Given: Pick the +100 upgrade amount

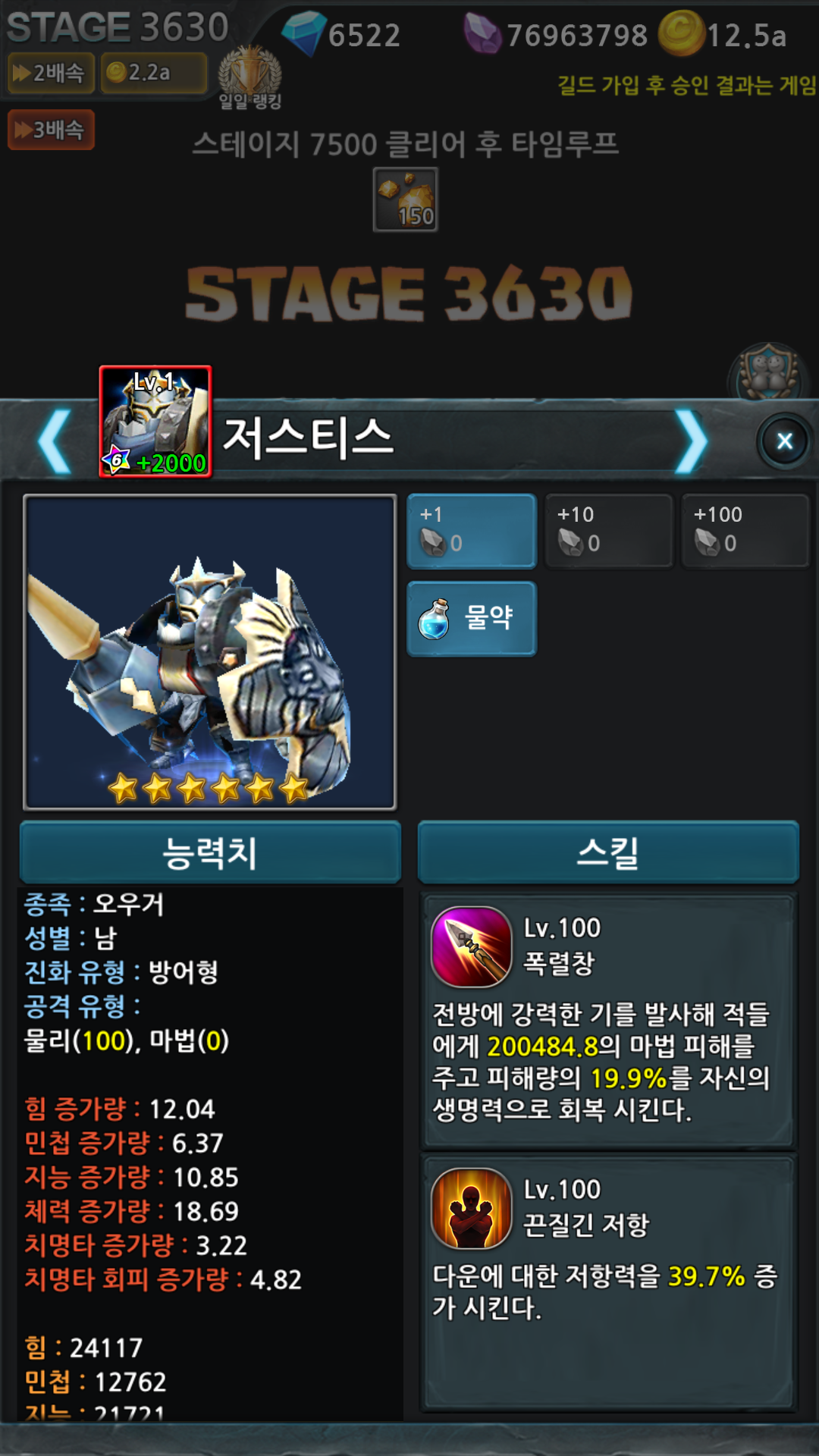Looking at the screenshot, I should pyautogui.click(x=745, y=530).
